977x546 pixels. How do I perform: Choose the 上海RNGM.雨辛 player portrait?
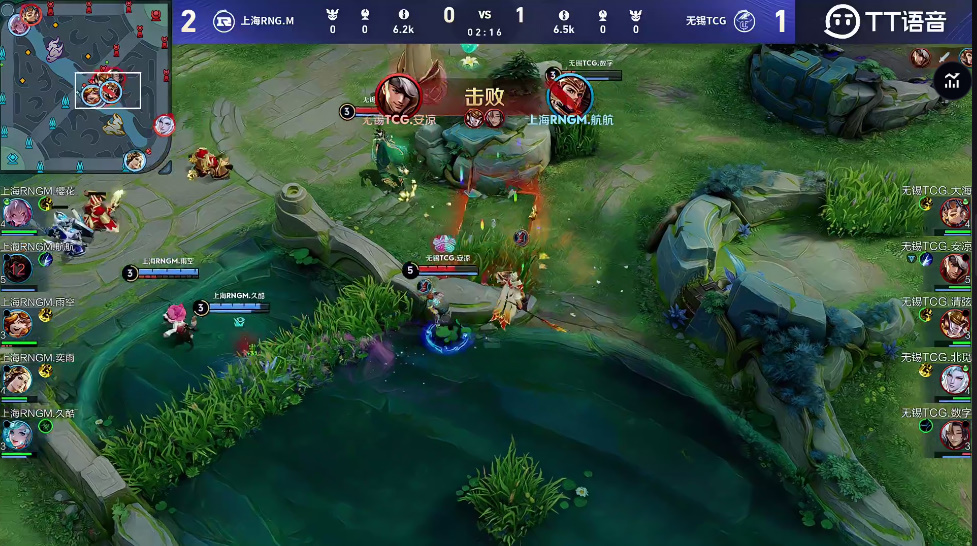(x=17, y=324)
